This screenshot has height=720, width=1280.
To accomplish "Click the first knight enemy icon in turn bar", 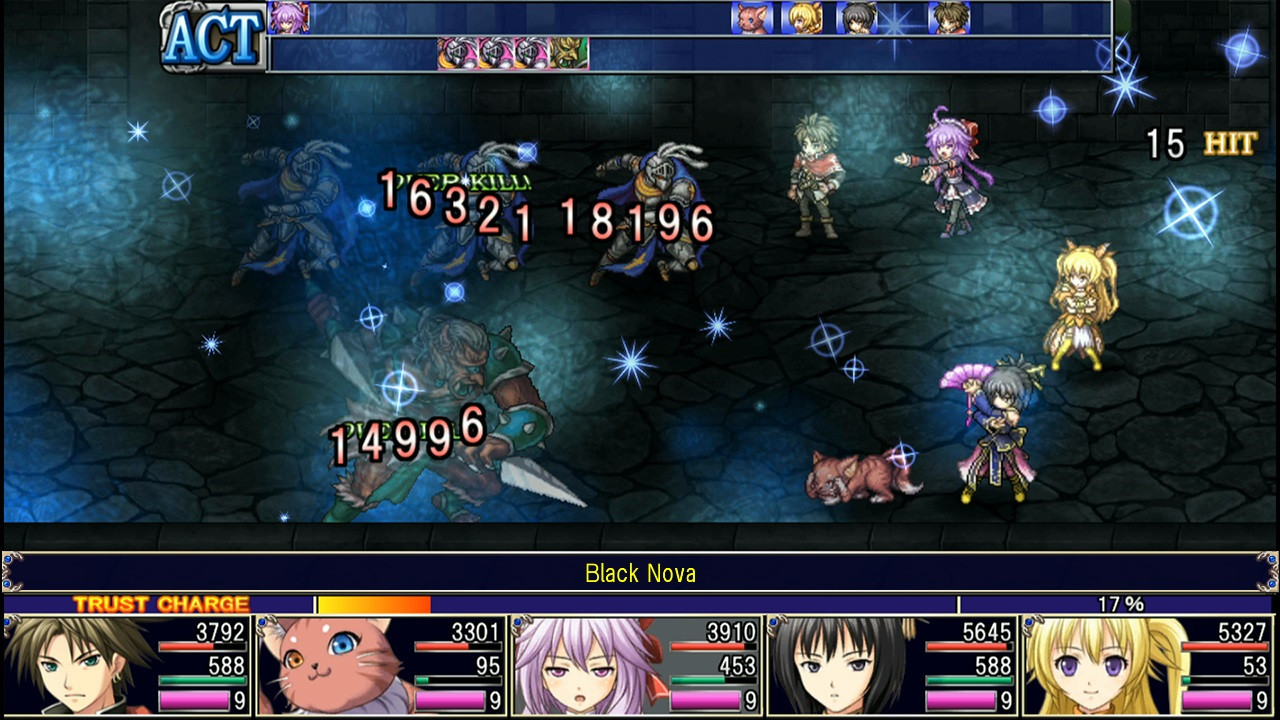I will [x=457, y=51].
